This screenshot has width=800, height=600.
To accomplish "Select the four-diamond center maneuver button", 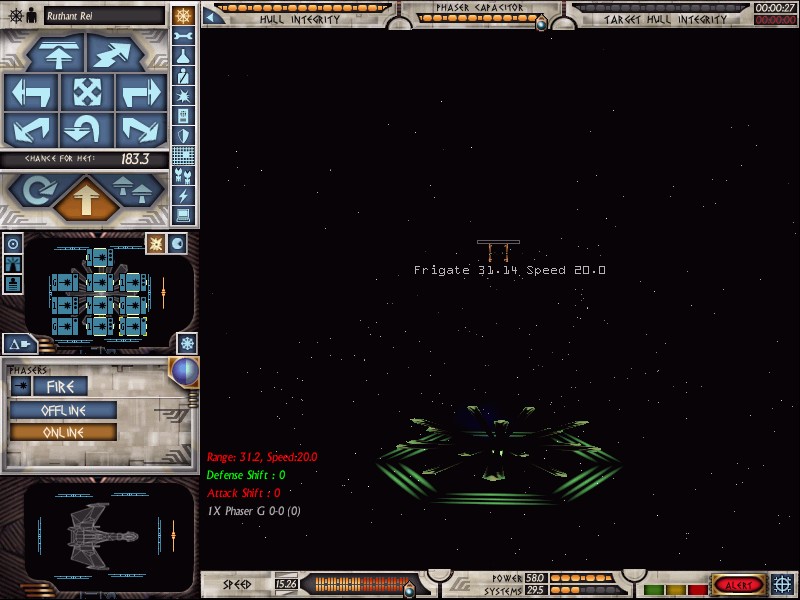I will 85,93.
